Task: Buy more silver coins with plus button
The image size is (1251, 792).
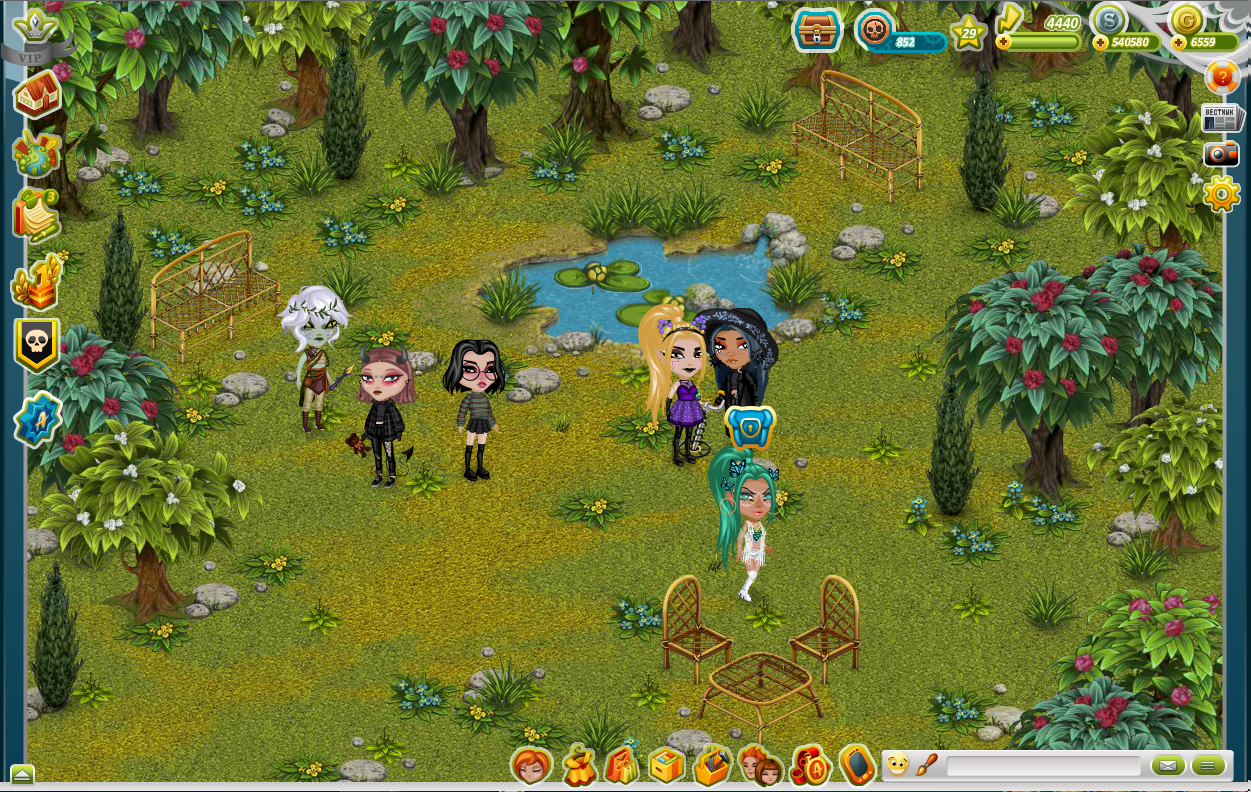Action: click(1100, 42)
